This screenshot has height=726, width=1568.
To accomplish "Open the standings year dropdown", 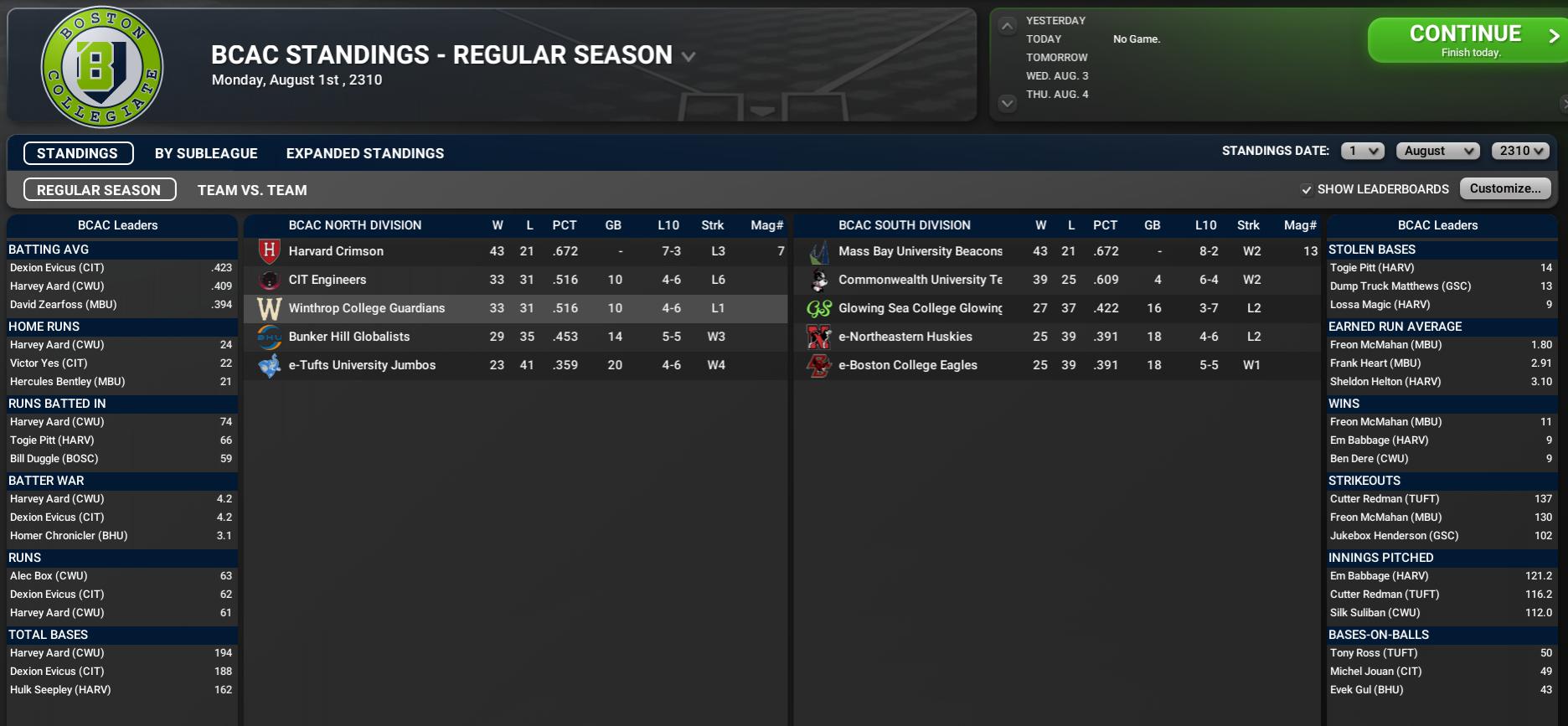I will click(x=1519, y=151).
